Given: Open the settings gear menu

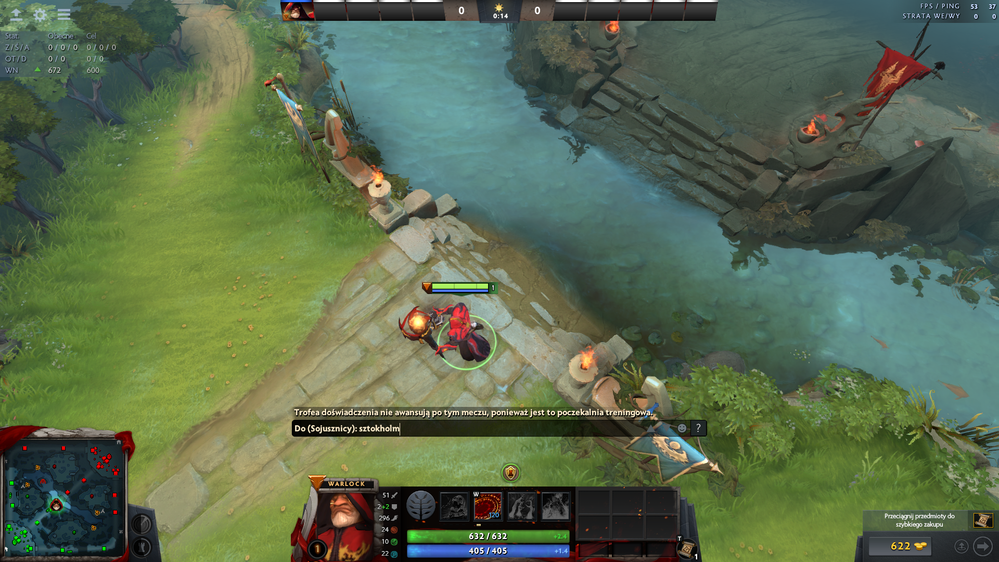Looking at the screenshot, I should coord(40,14).
